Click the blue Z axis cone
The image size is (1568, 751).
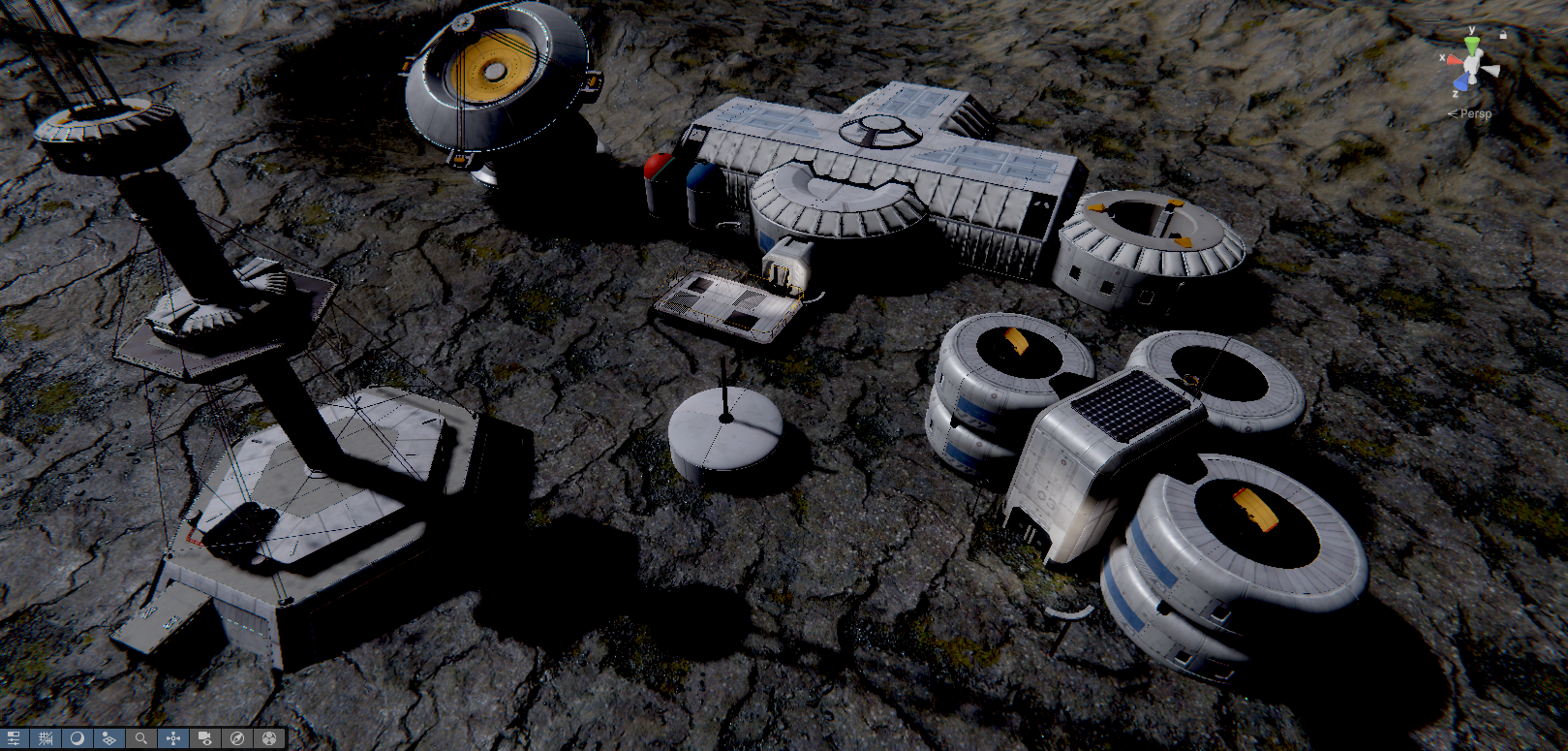click(1461, 83)
